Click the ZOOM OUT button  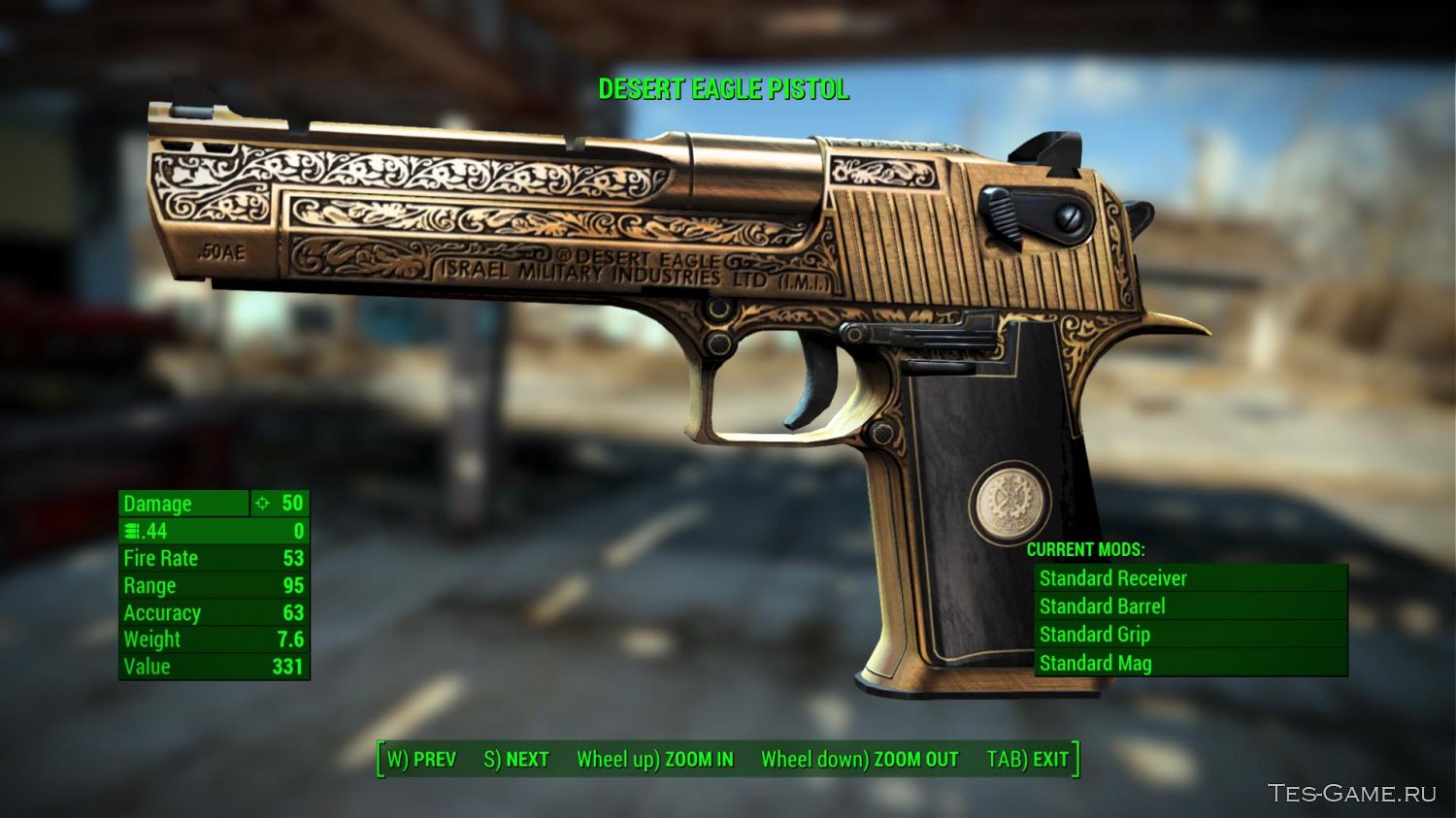pos(859,759)
